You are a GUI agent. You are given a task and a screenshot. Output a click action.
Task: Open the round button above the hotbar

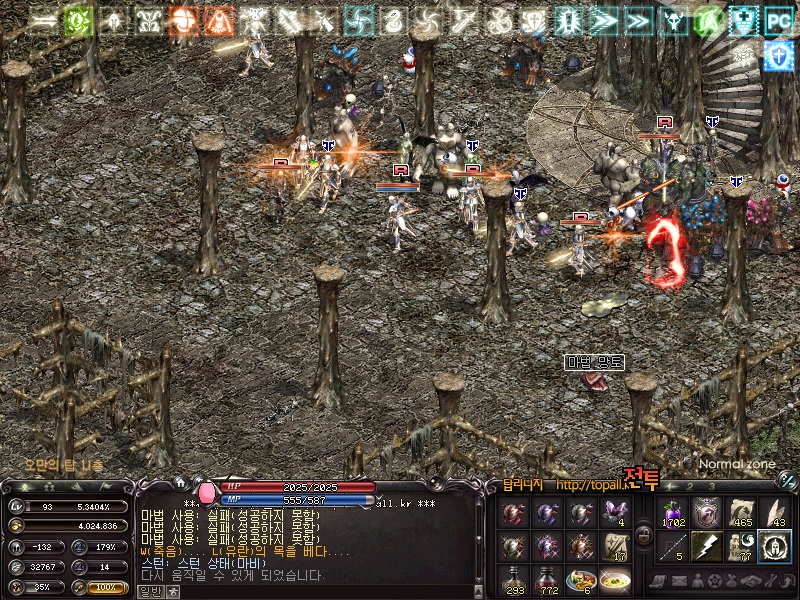(786, 481)
